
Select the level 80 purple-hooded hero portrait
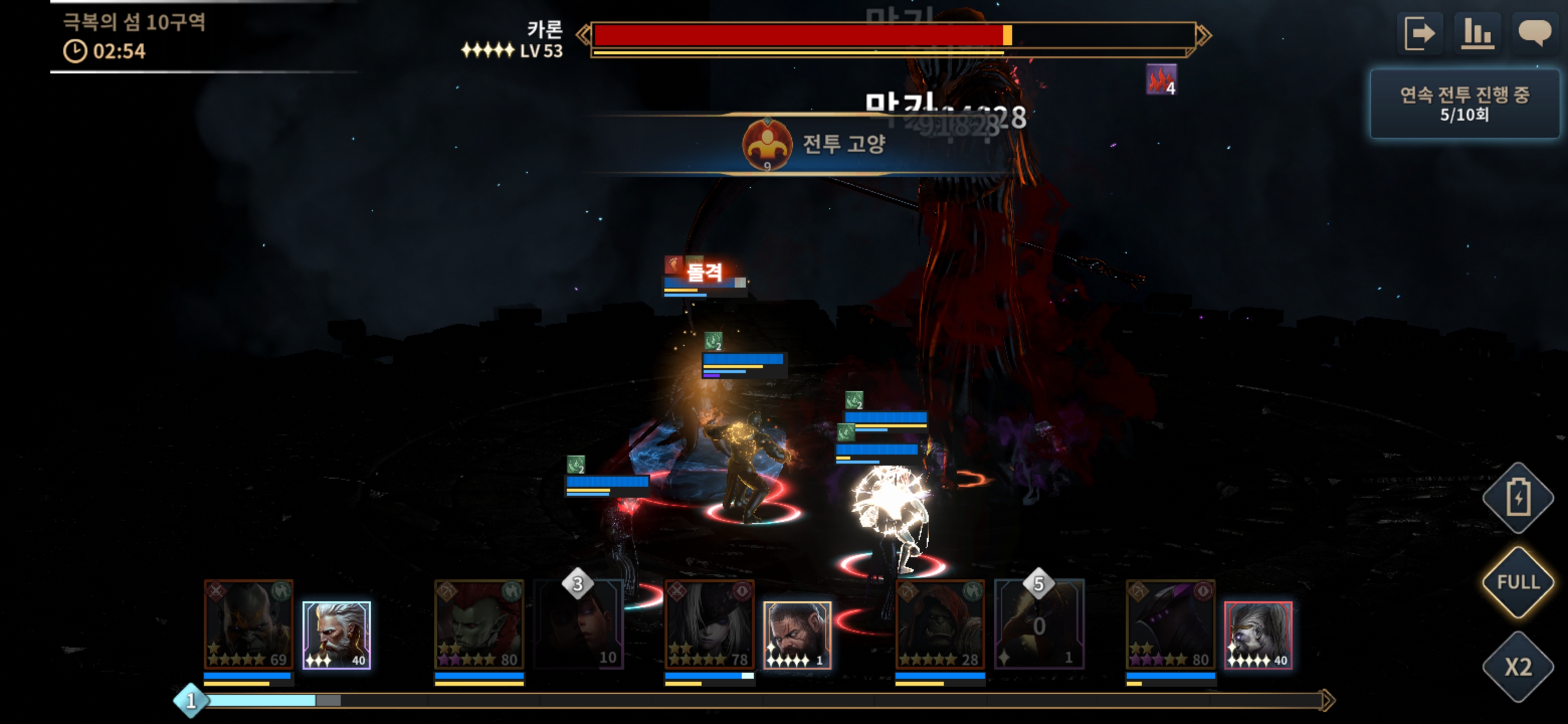coord(1170,624)
